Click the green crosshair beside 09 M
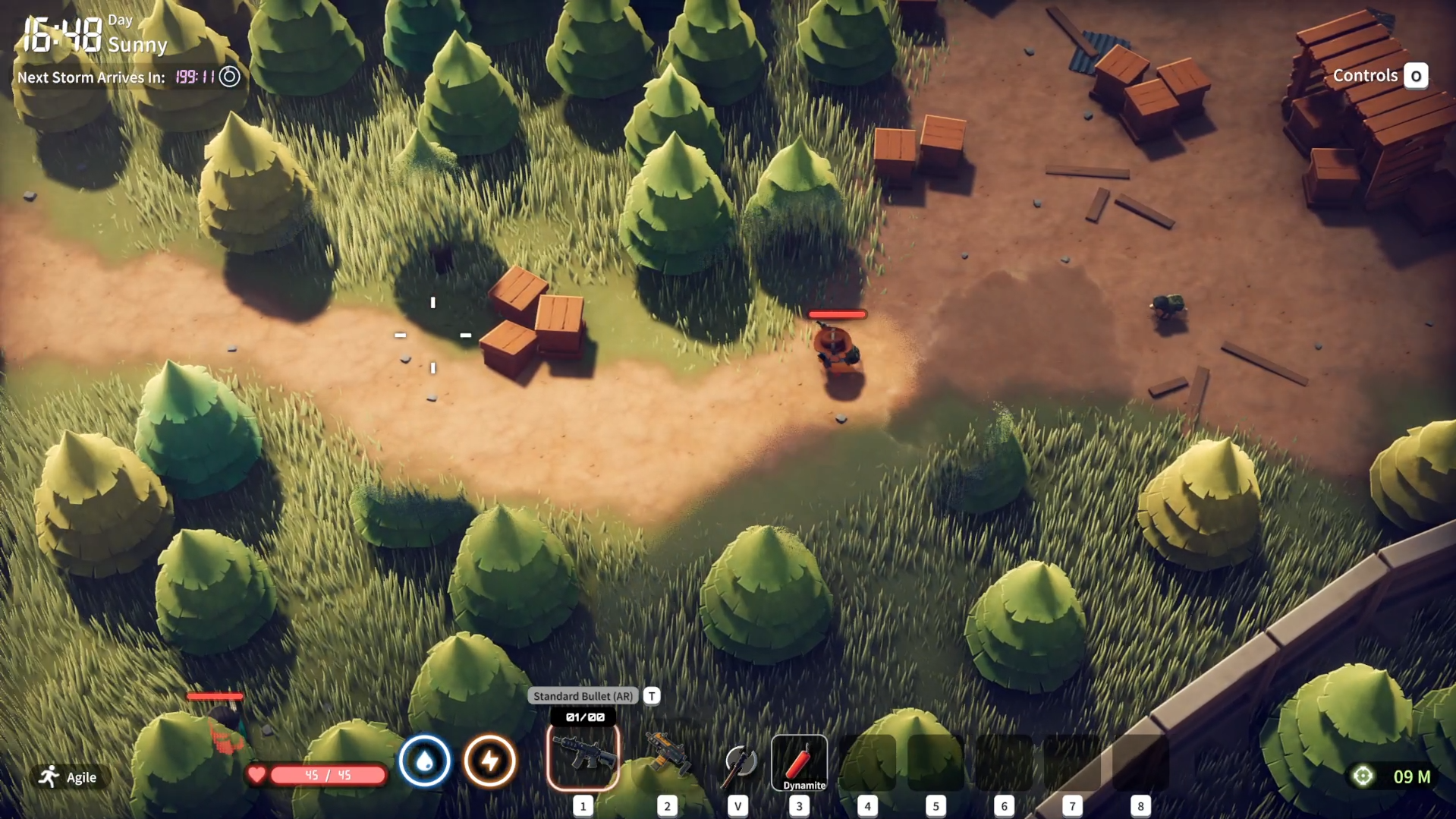The height and width of the screenshot is (819, 1456). tap(1363, 775)
